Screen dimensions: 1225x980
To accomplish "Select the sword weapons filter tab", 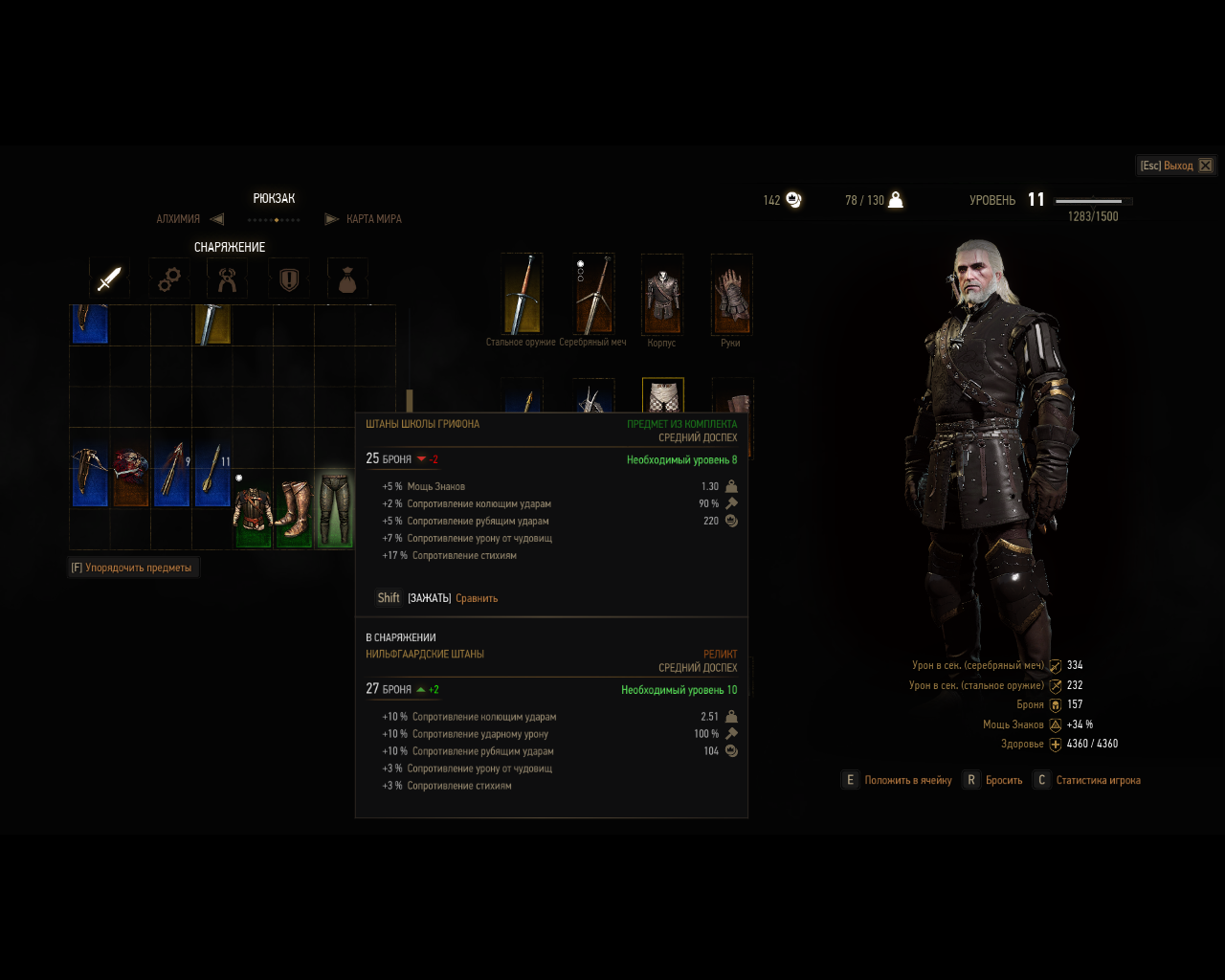I will click(x=109, y=278).
